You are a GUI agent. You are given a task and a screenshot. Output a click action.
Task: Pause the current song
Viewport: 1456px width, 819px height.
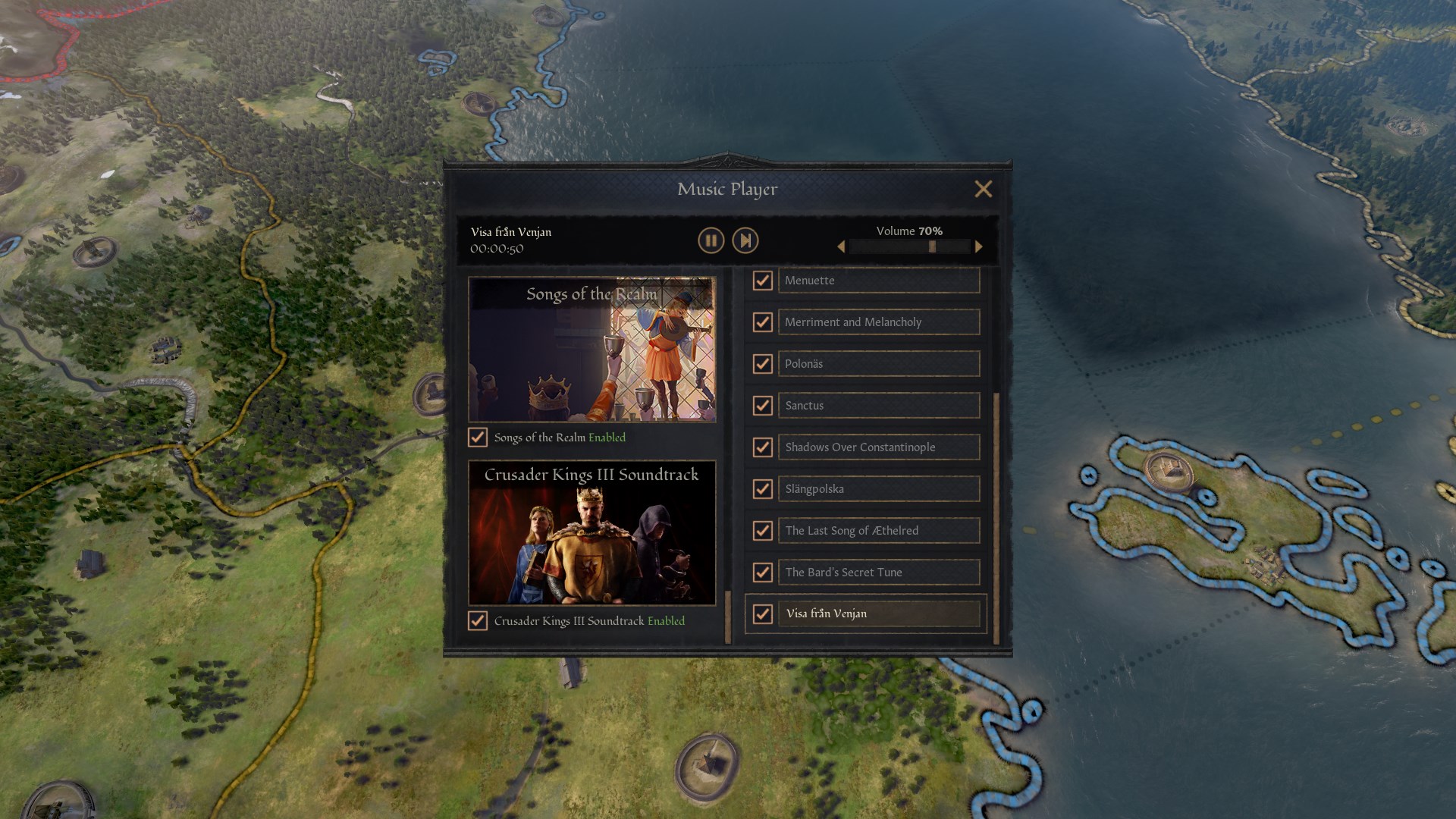(x=711, y=241)
